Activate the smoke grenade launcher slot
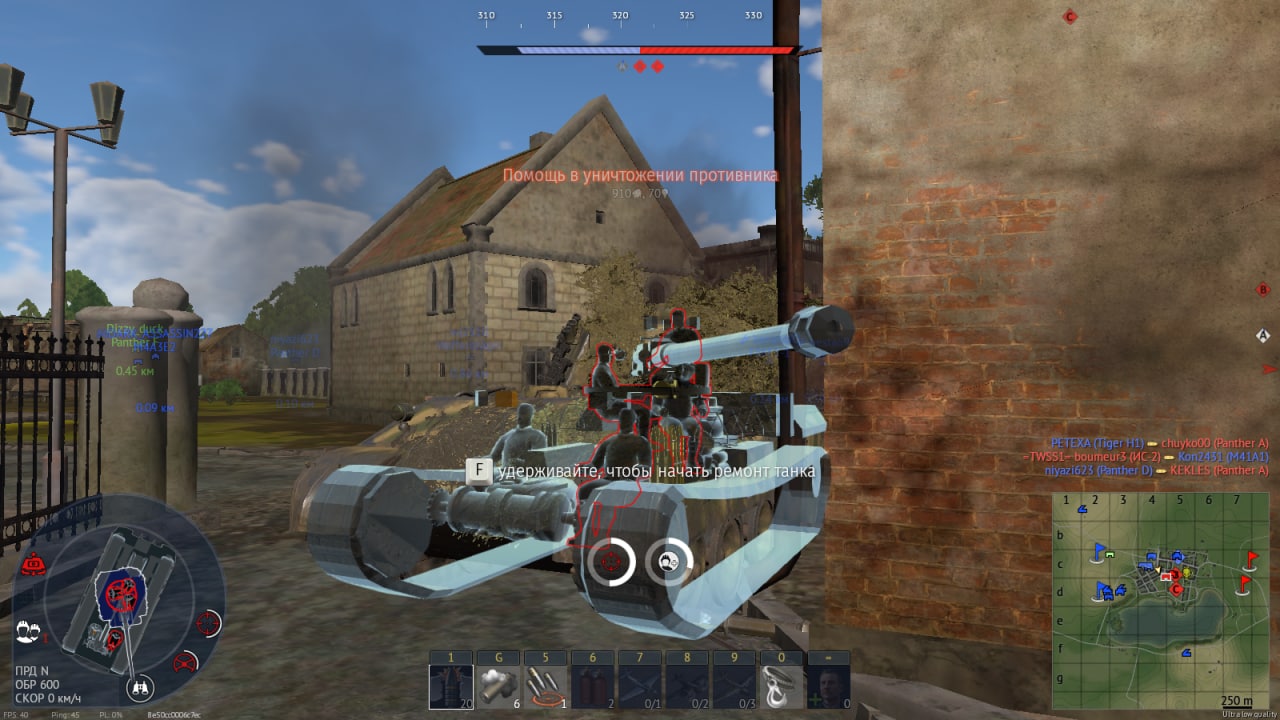The width and height of the screenshot is (1280, 720). (497, 686)
